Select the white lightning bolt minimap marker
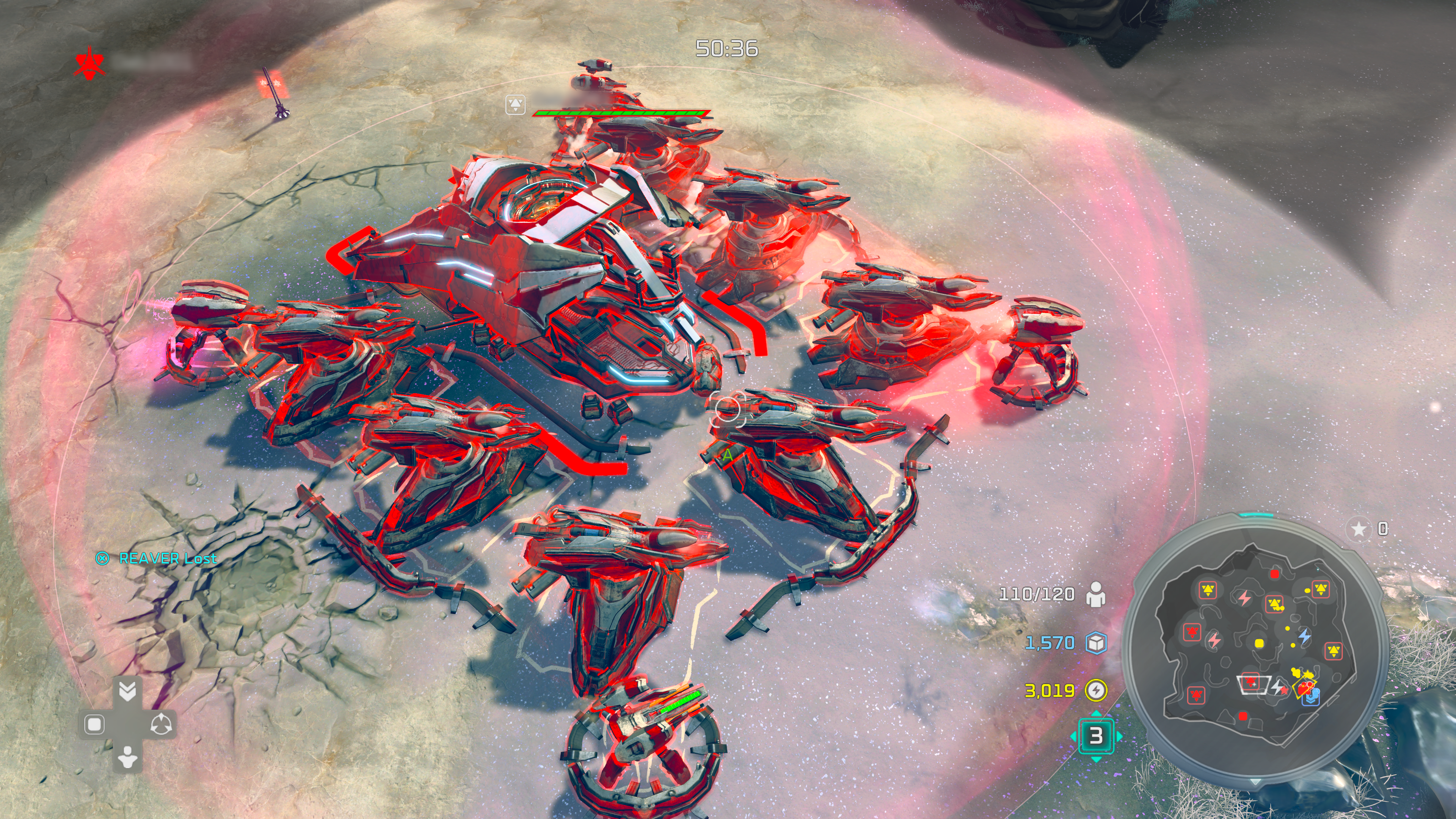The image size is (1456, 819). [1277, 687]
